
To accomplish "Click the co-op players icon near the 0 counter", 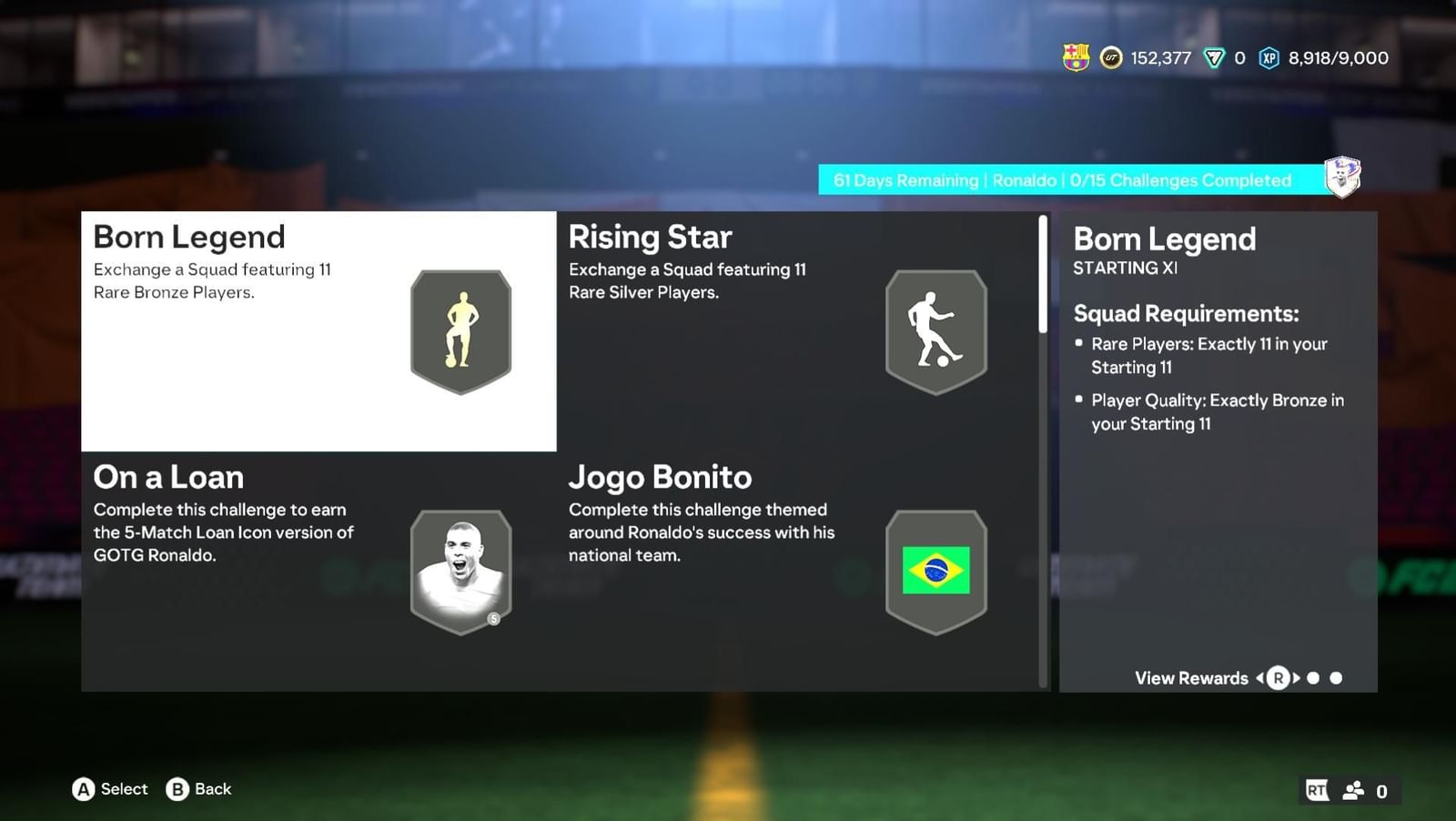I will coord(1355,790).
